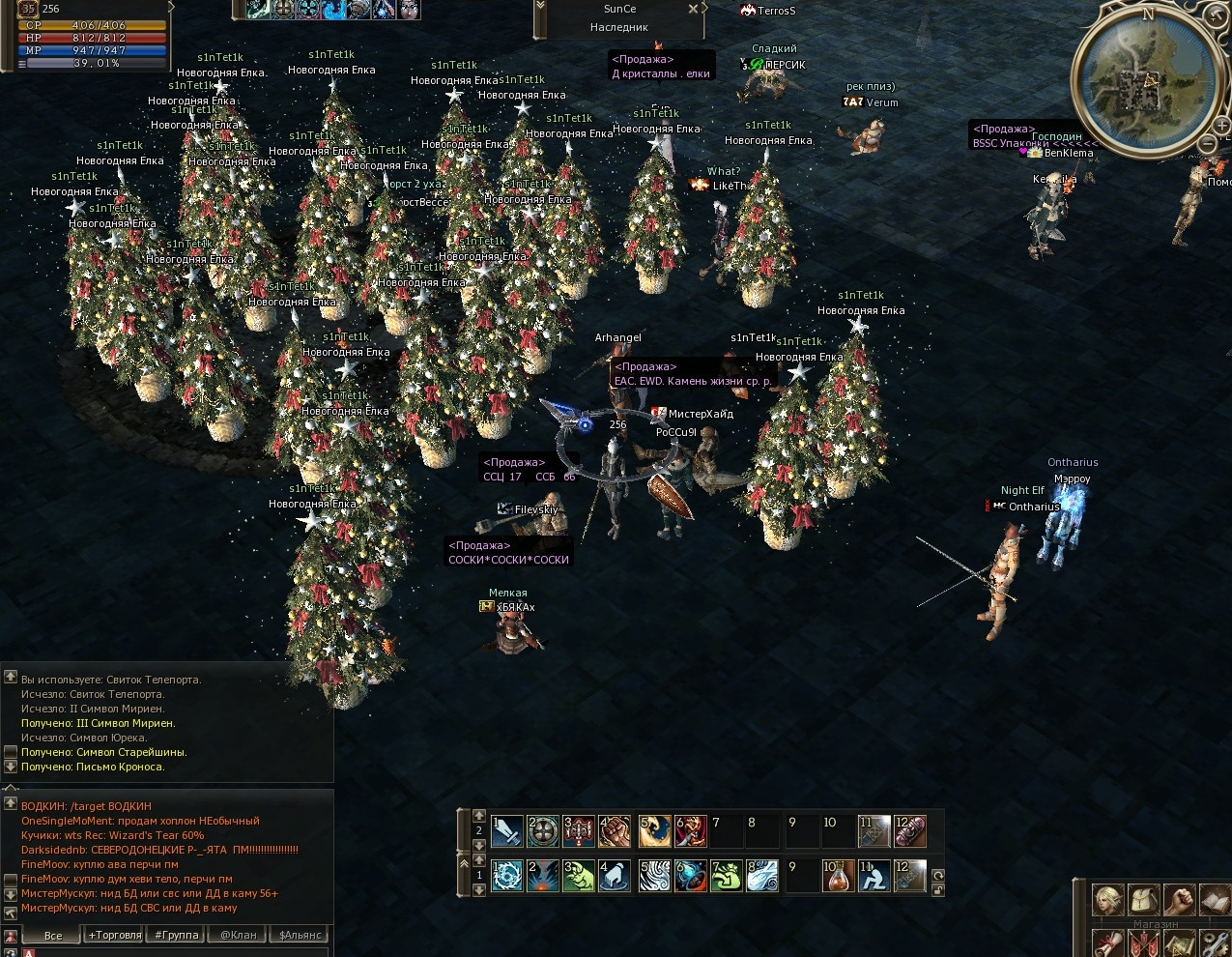
Task: Zoom out the minimap with minus button
Action: pos(1207,144)
